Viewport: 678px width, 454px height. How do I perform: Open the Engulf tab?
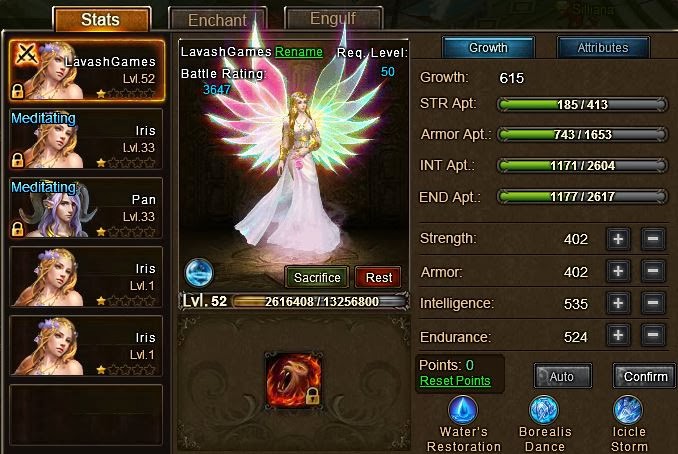point(333,18)
